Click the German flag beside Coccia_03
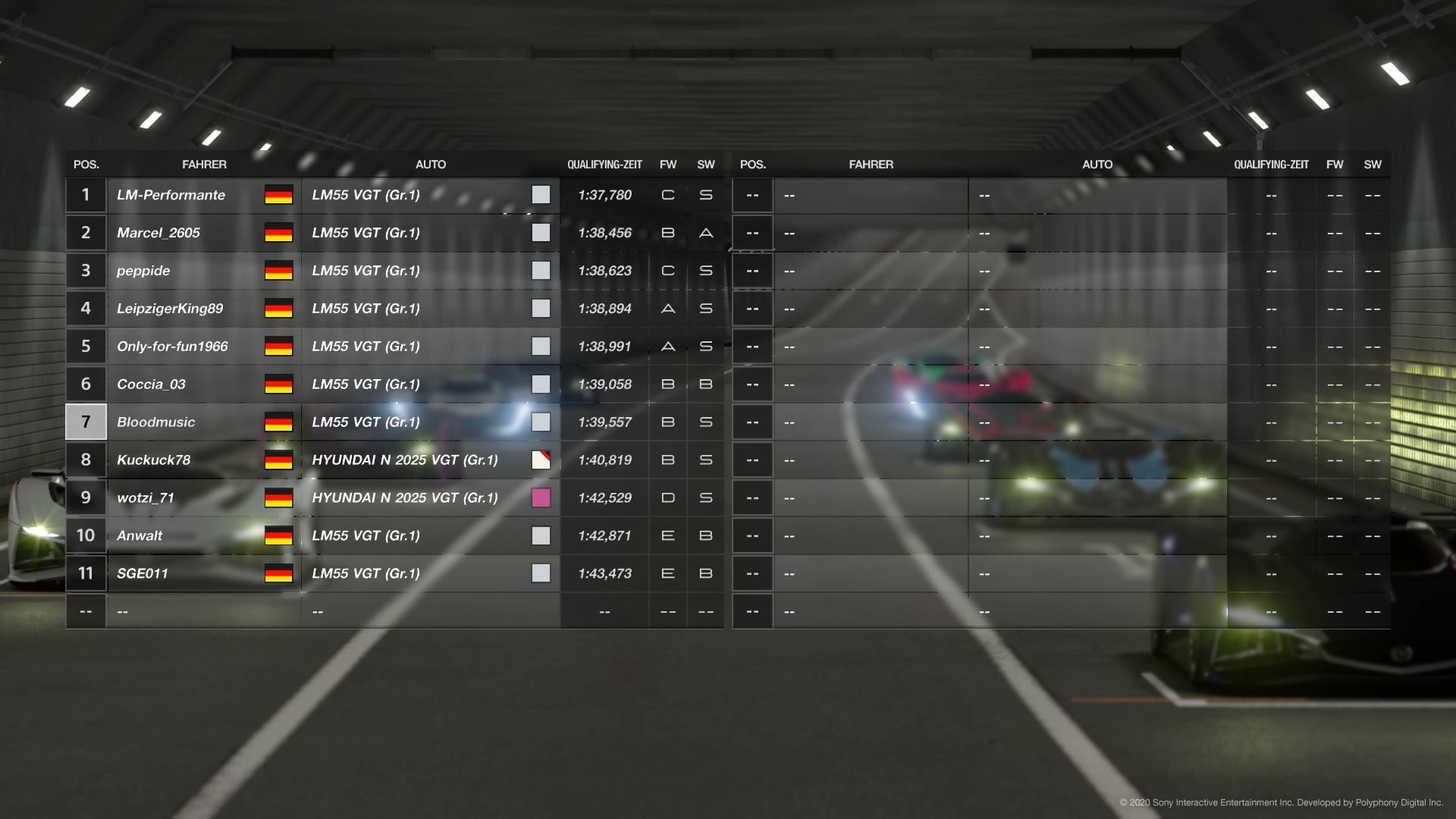 pyautogui.click(x=276, y=384)
